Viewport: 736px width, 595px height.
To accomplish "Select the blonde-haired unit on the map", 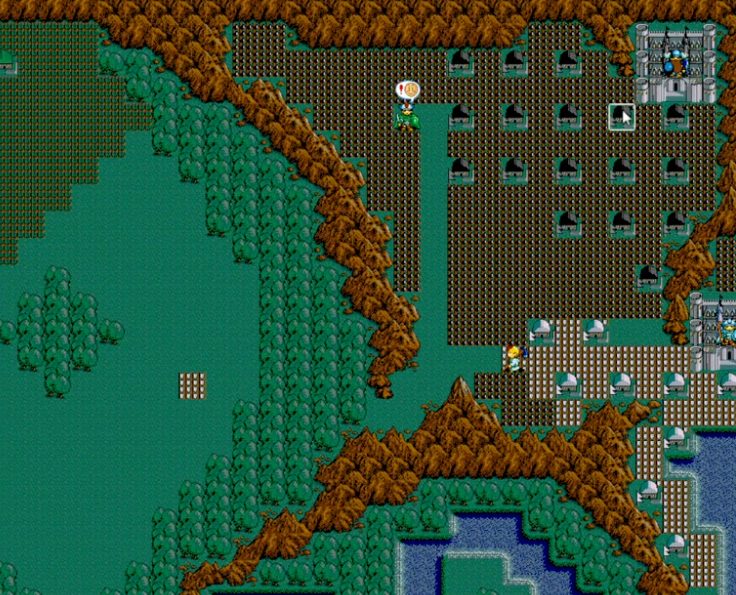I will pos(514,359).
